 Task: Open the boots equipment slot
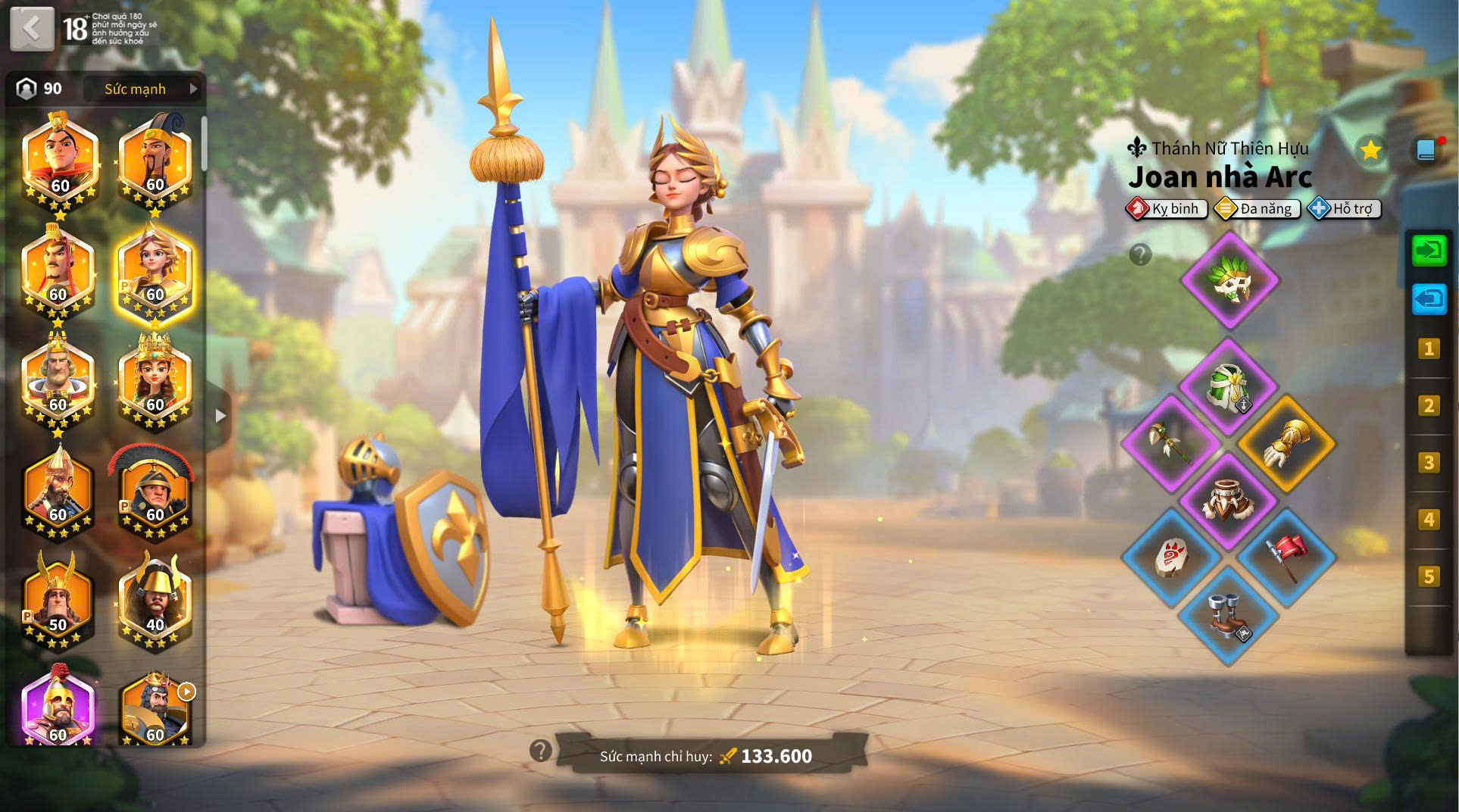tap(1229, 615)
